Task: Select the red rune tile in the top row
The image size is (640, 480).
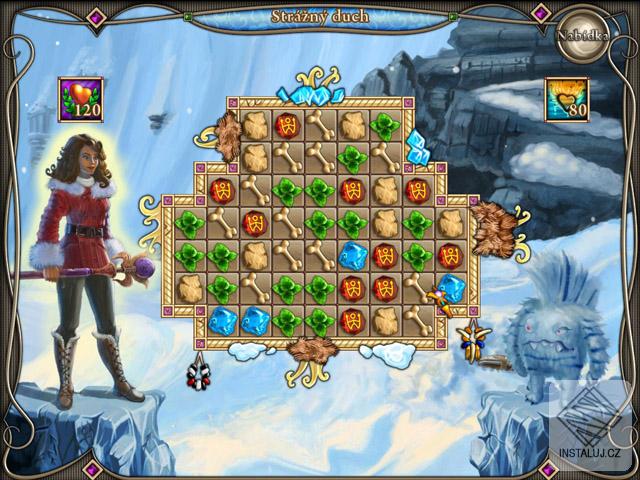Action: [x=288, y=126]
